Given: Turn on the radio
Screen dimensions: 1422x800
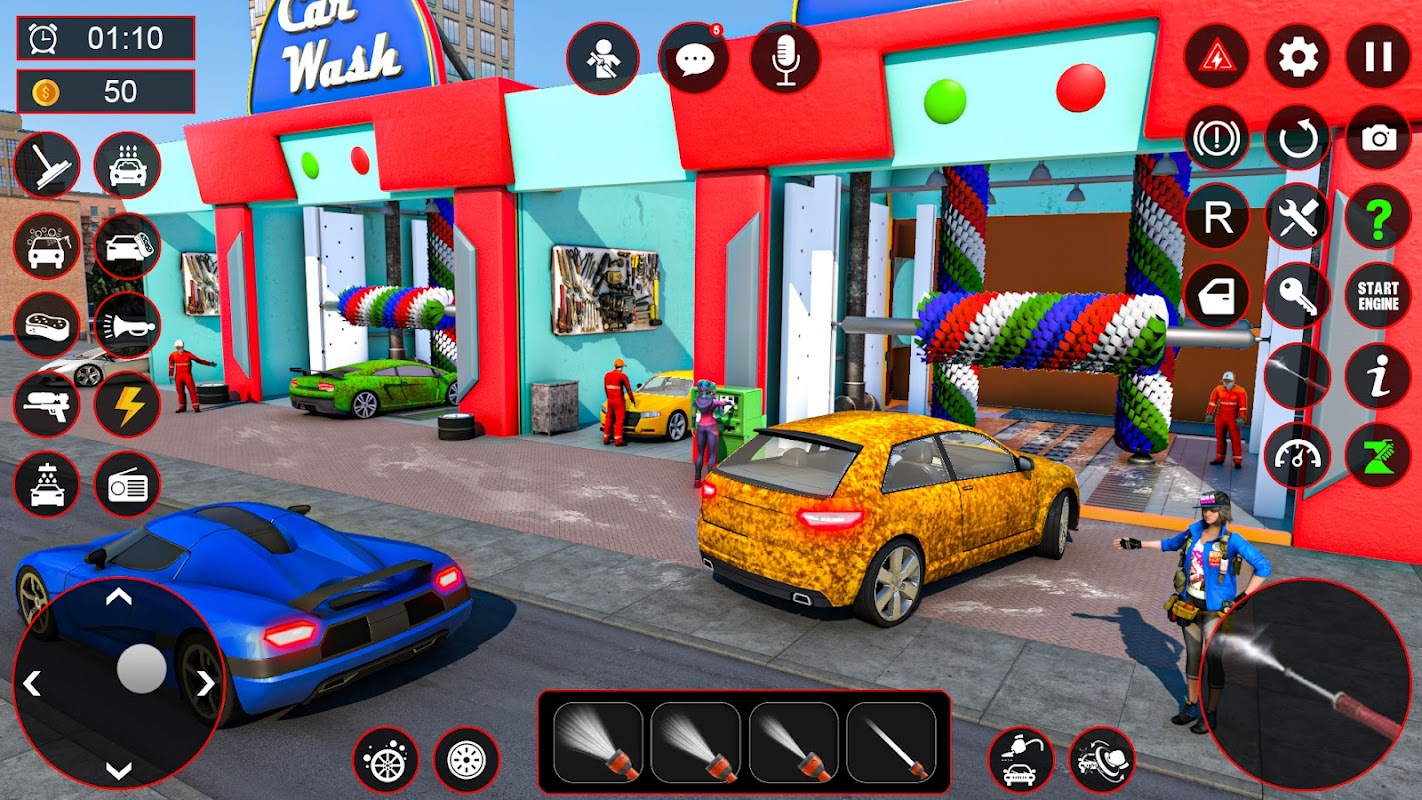Looking at the screenshot, I should click(x=127, y=485).
